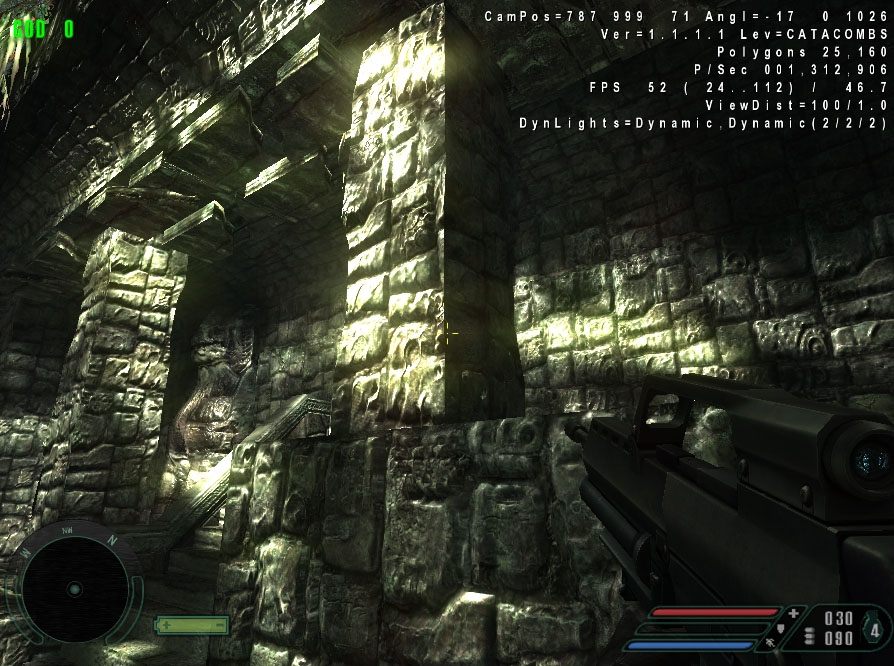Click the white health cross icon
894x666 pixels.
[794, 613]
